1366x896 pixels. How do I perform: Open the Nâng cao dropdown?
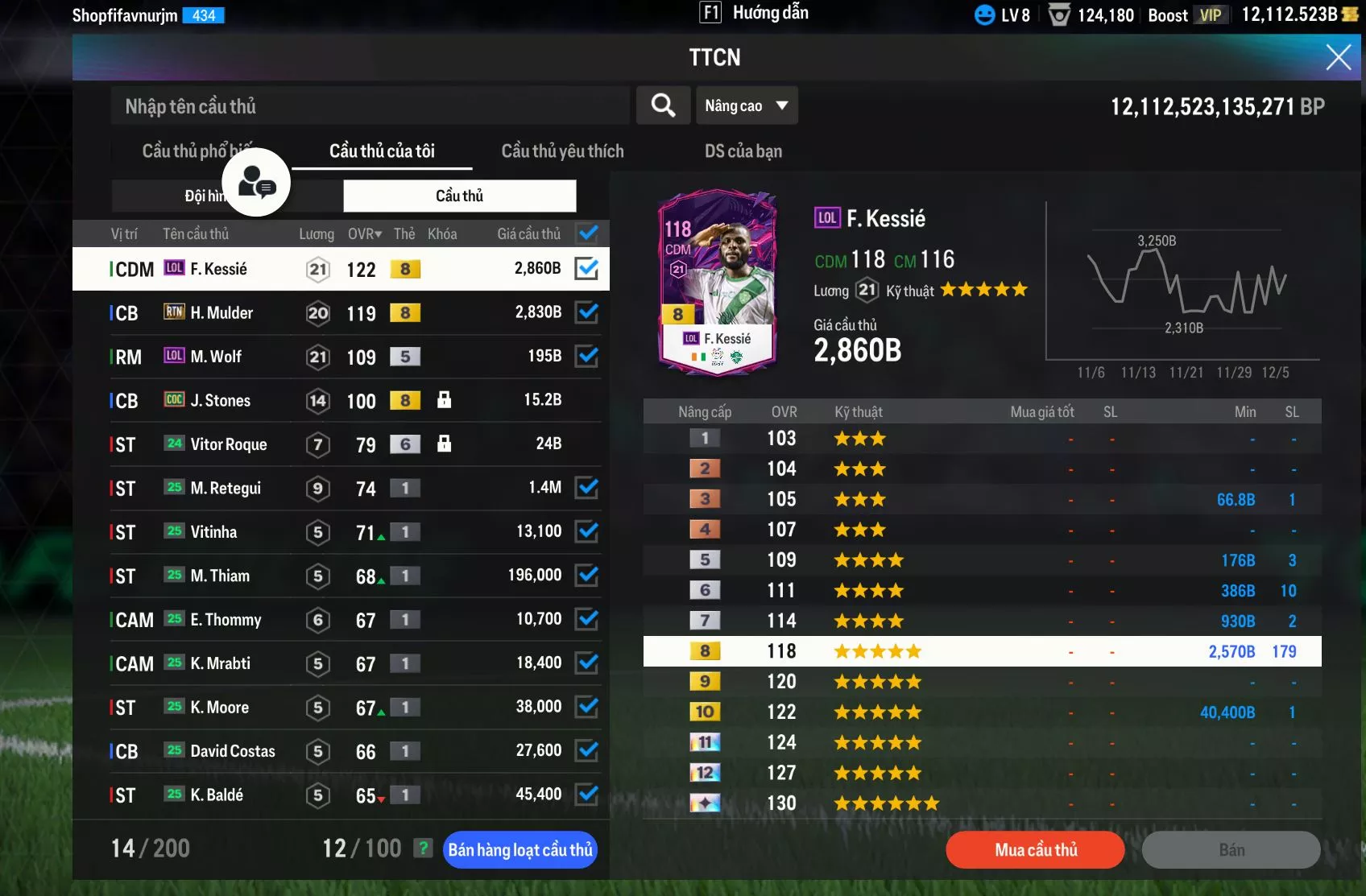pos(747,105)
